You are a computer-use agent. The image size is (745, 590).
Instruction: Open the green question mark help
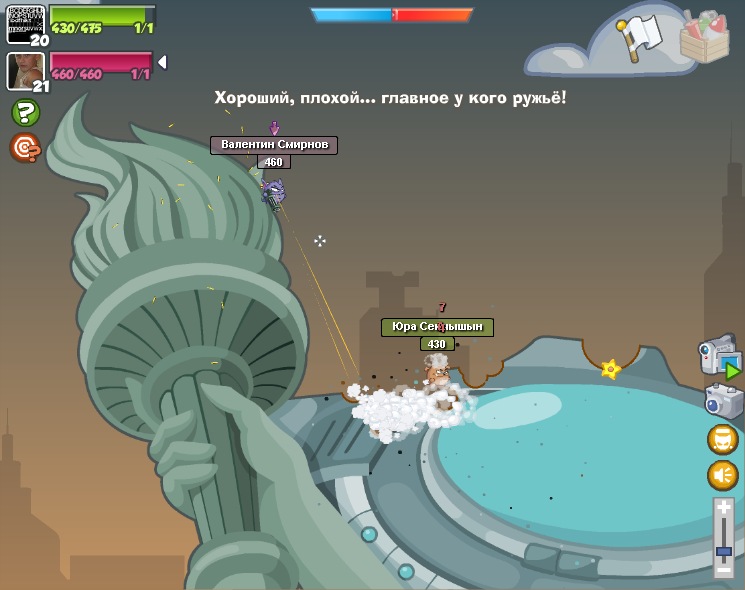pyautogui.click(x=25, y=113)
